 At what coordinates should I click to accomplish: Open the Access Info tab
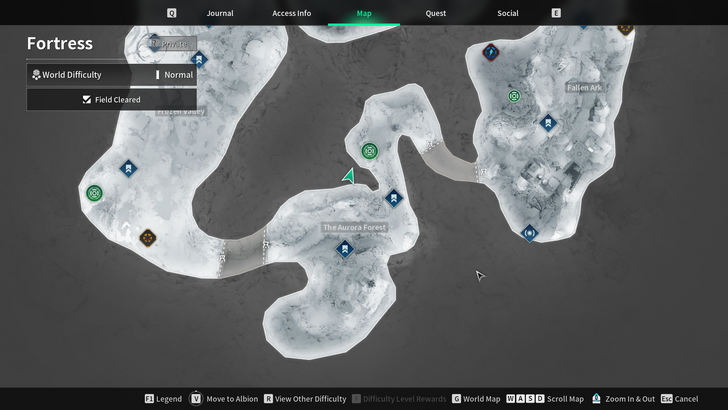(x=291, y=13)
